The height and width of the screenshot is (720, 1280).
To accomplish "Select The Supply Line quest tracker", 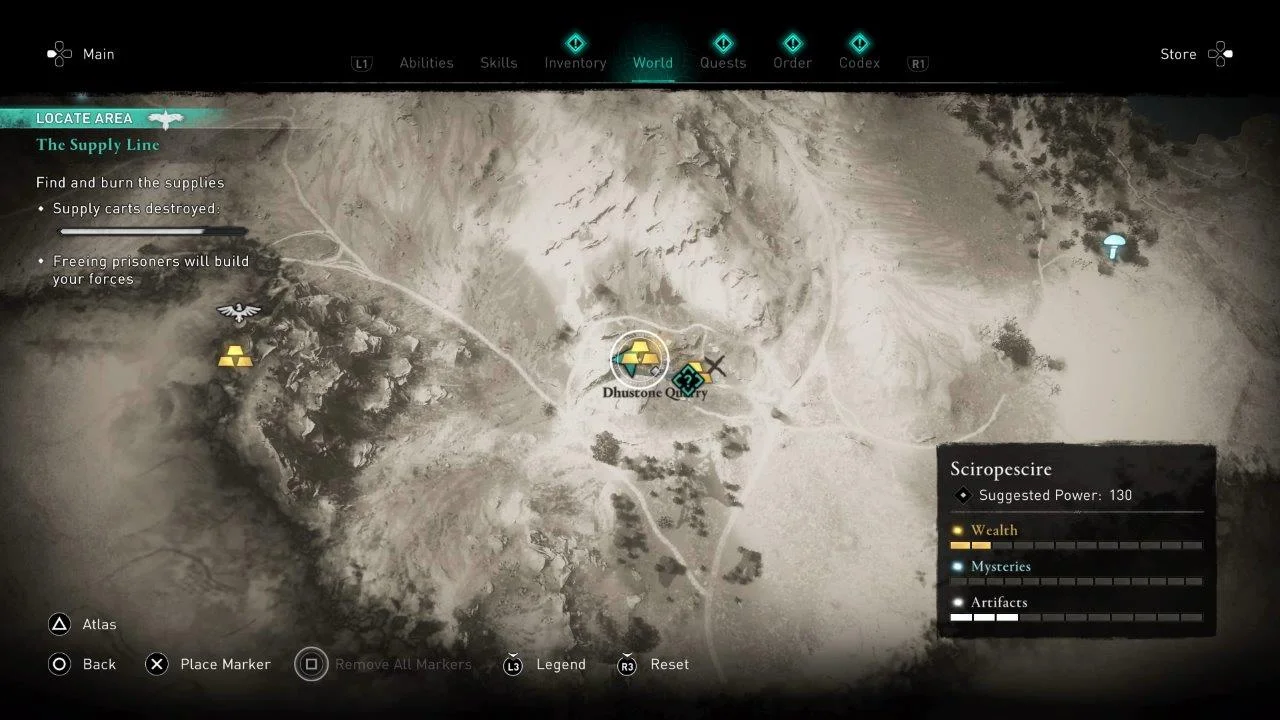I will pos(98,145).
